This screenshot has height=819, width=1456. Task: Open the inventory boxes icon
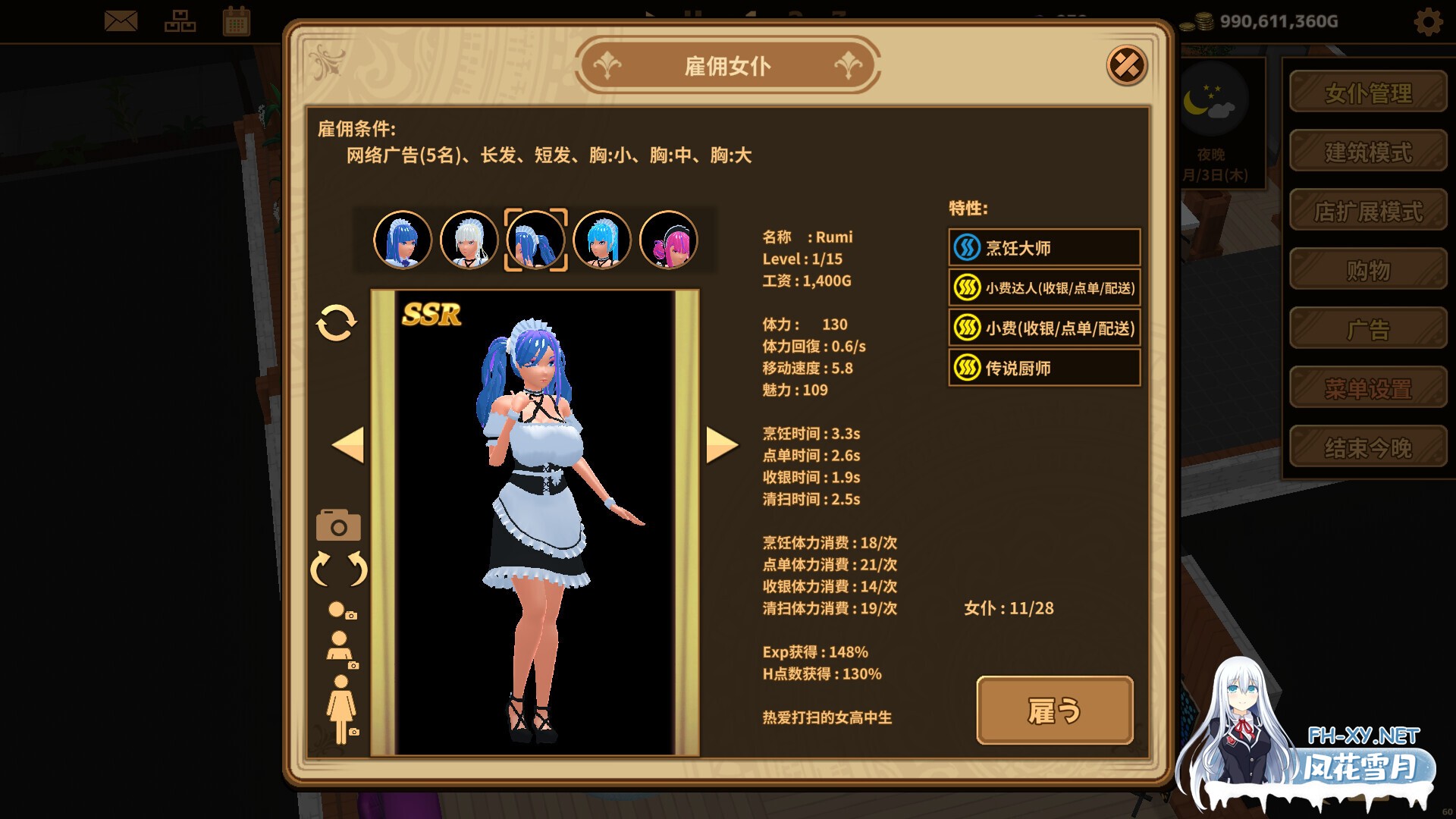180,21
